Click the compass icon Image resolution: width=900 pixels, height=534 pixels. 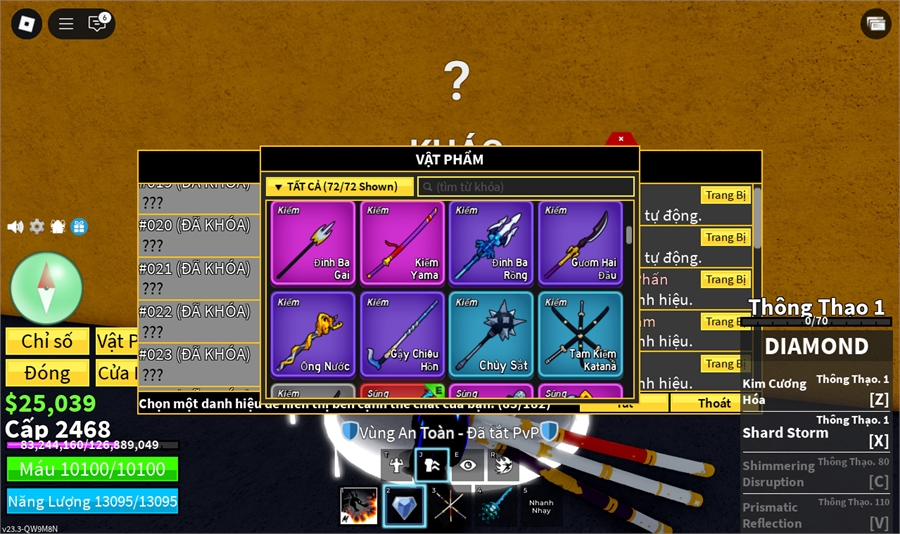pos(46,288)
